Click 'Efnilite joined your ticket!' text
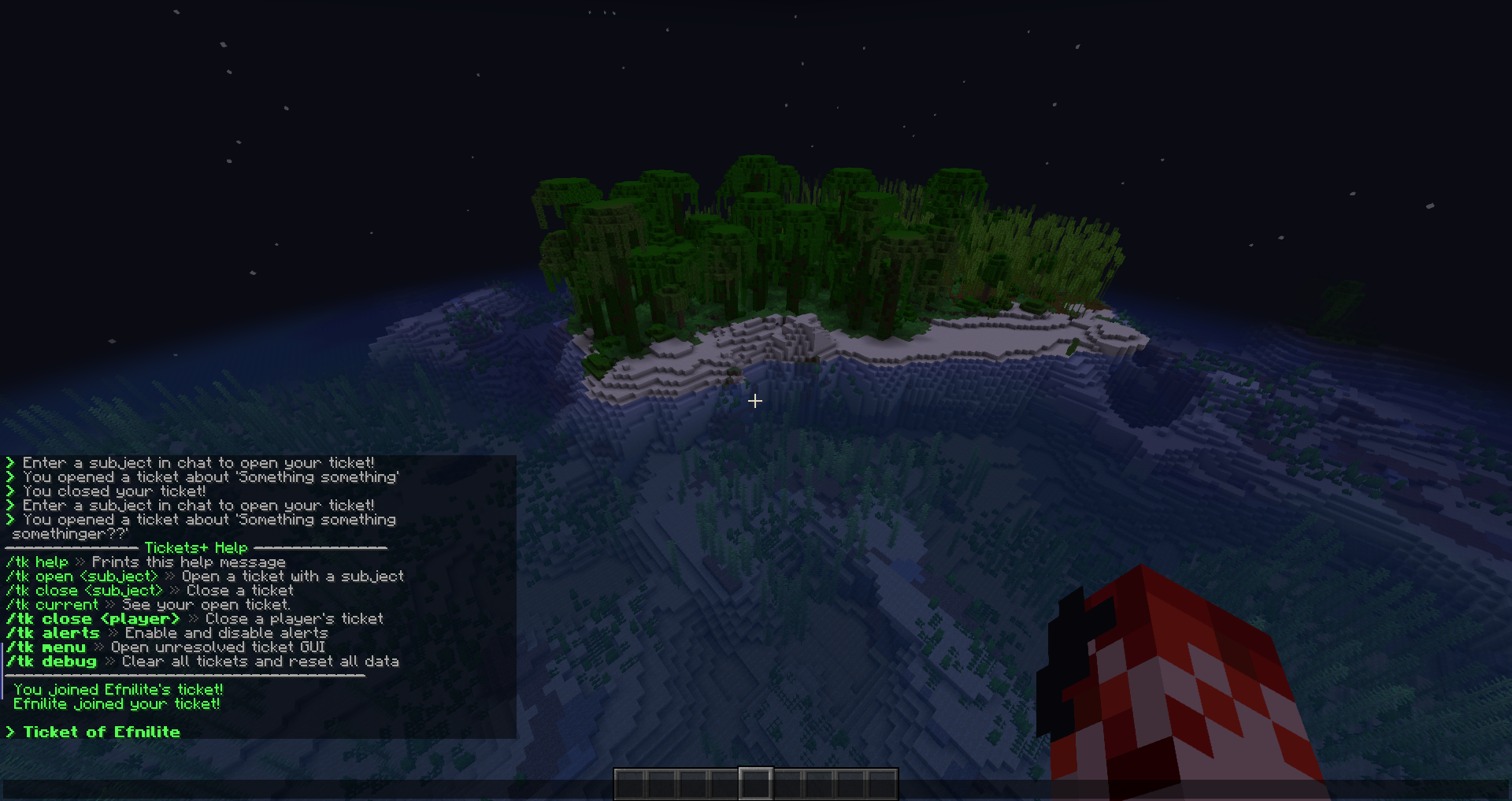Viewport: 1512px width, 801px height. pyautogui.click(x=117, y=704)
